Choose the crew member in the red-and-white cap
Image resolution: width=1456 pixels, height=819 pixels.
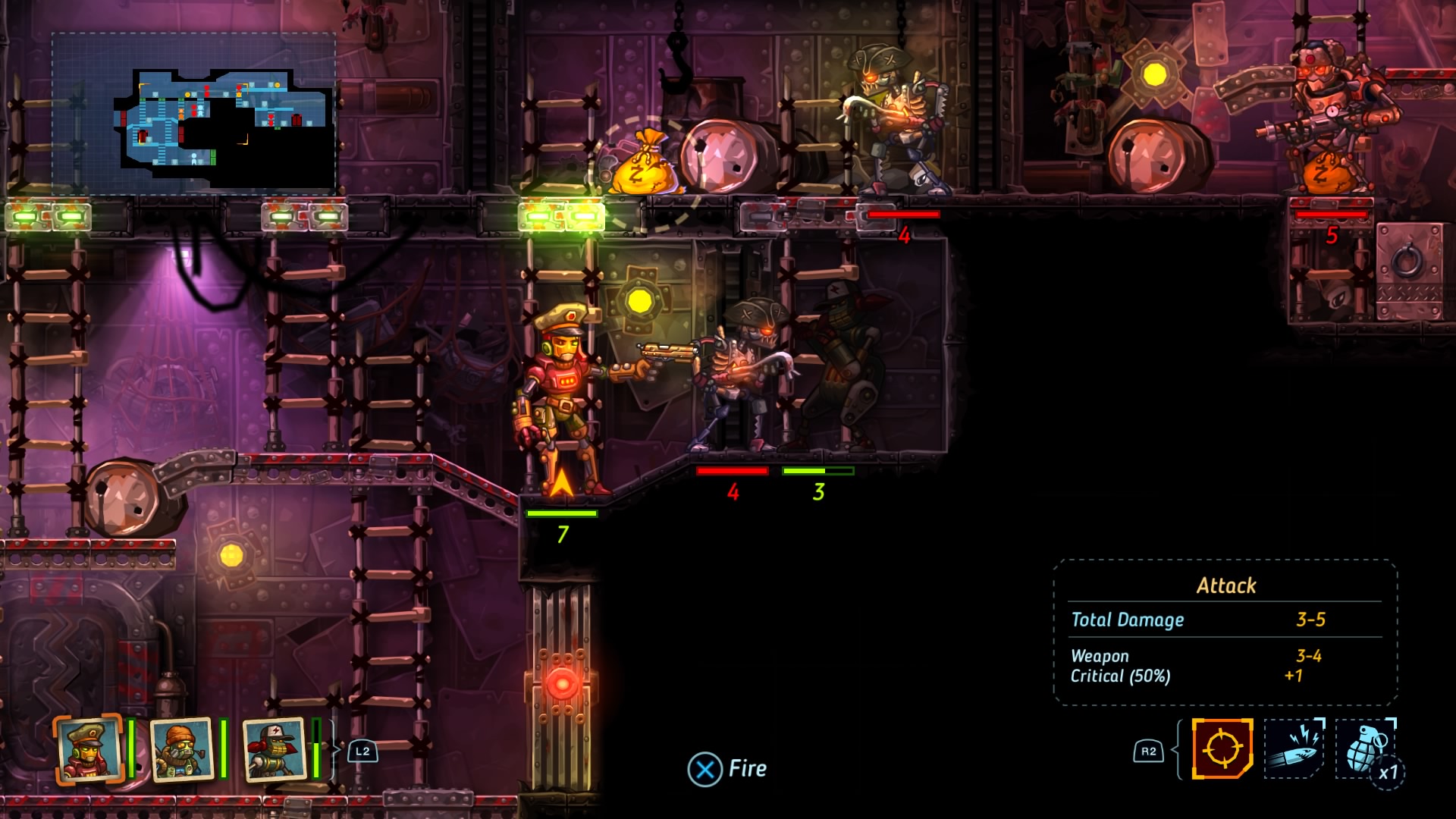click(274, 749)
